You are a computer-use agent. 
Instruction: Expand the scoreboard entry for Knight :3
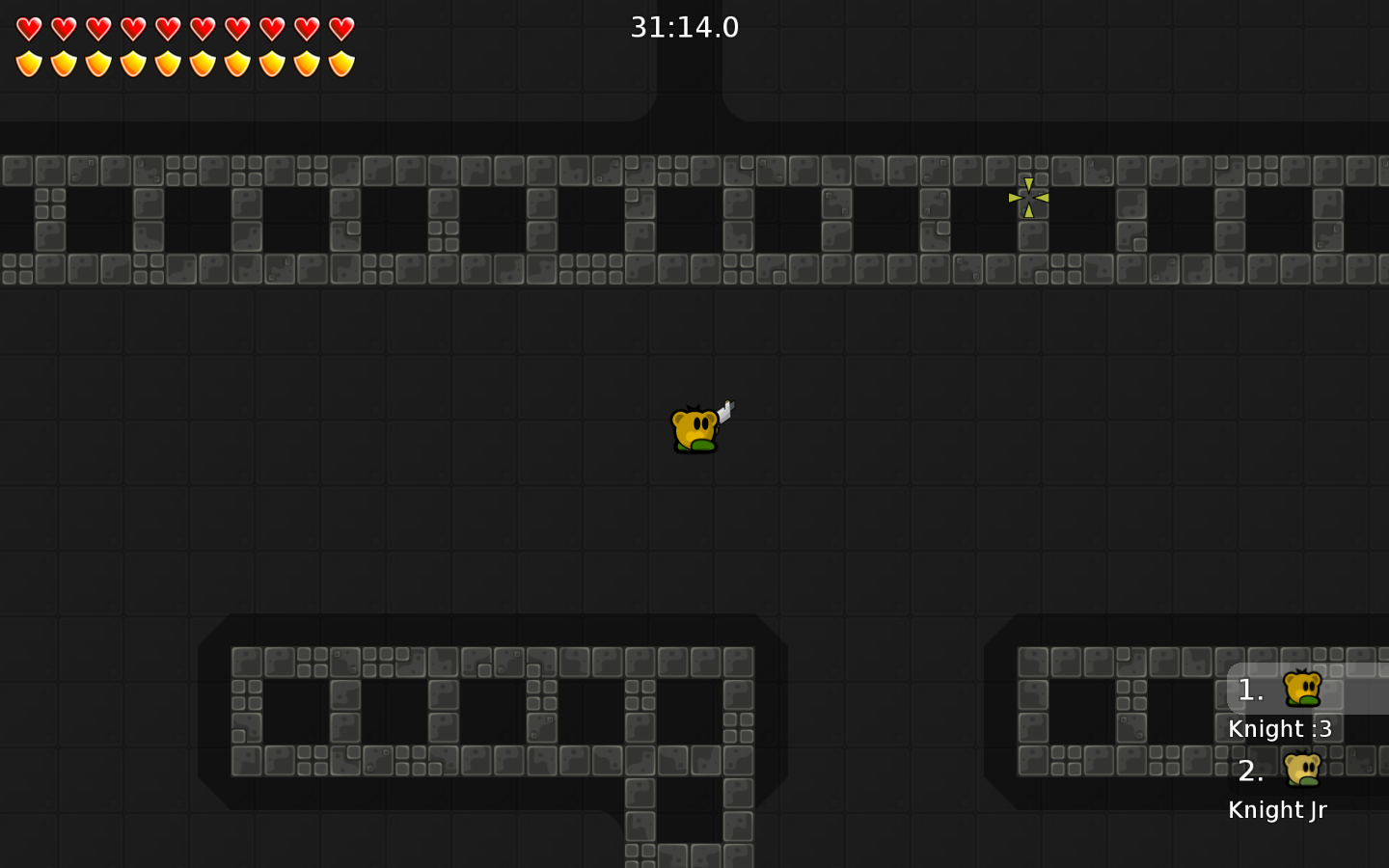(x=1280, y=729)
